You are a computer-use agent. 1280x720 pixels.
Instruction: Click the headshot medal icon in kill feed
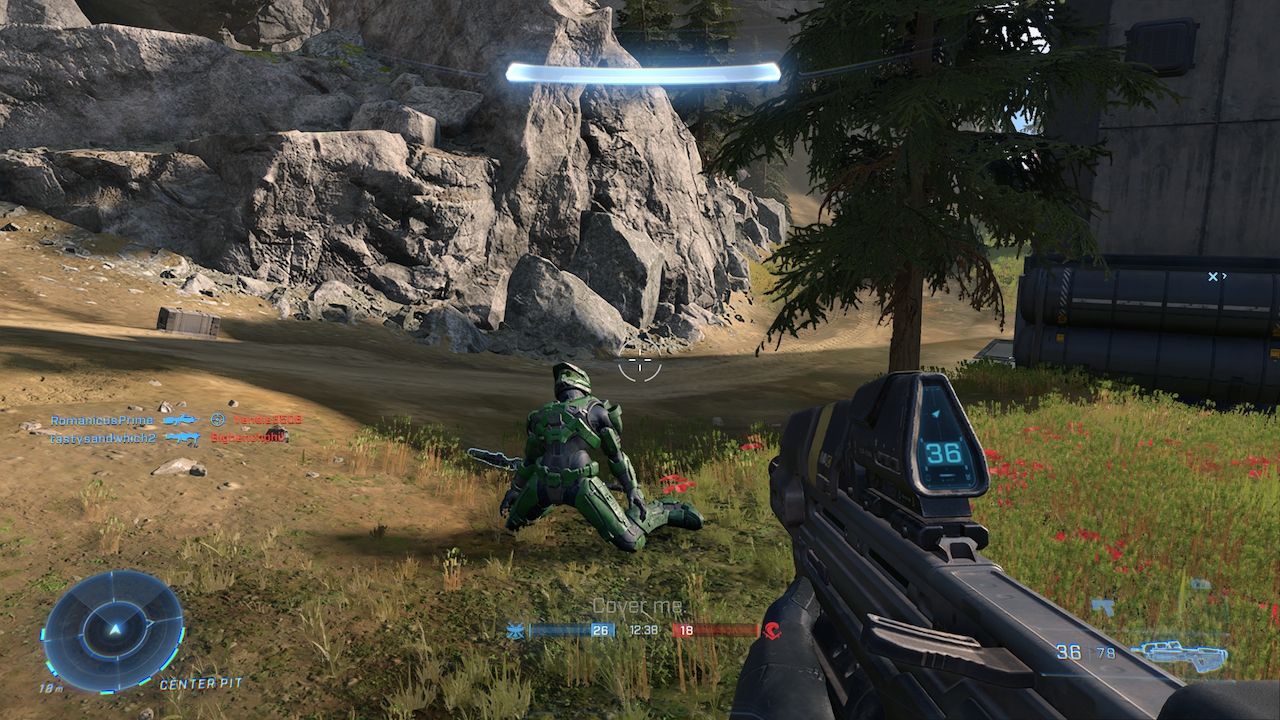(x=218, y=420)
